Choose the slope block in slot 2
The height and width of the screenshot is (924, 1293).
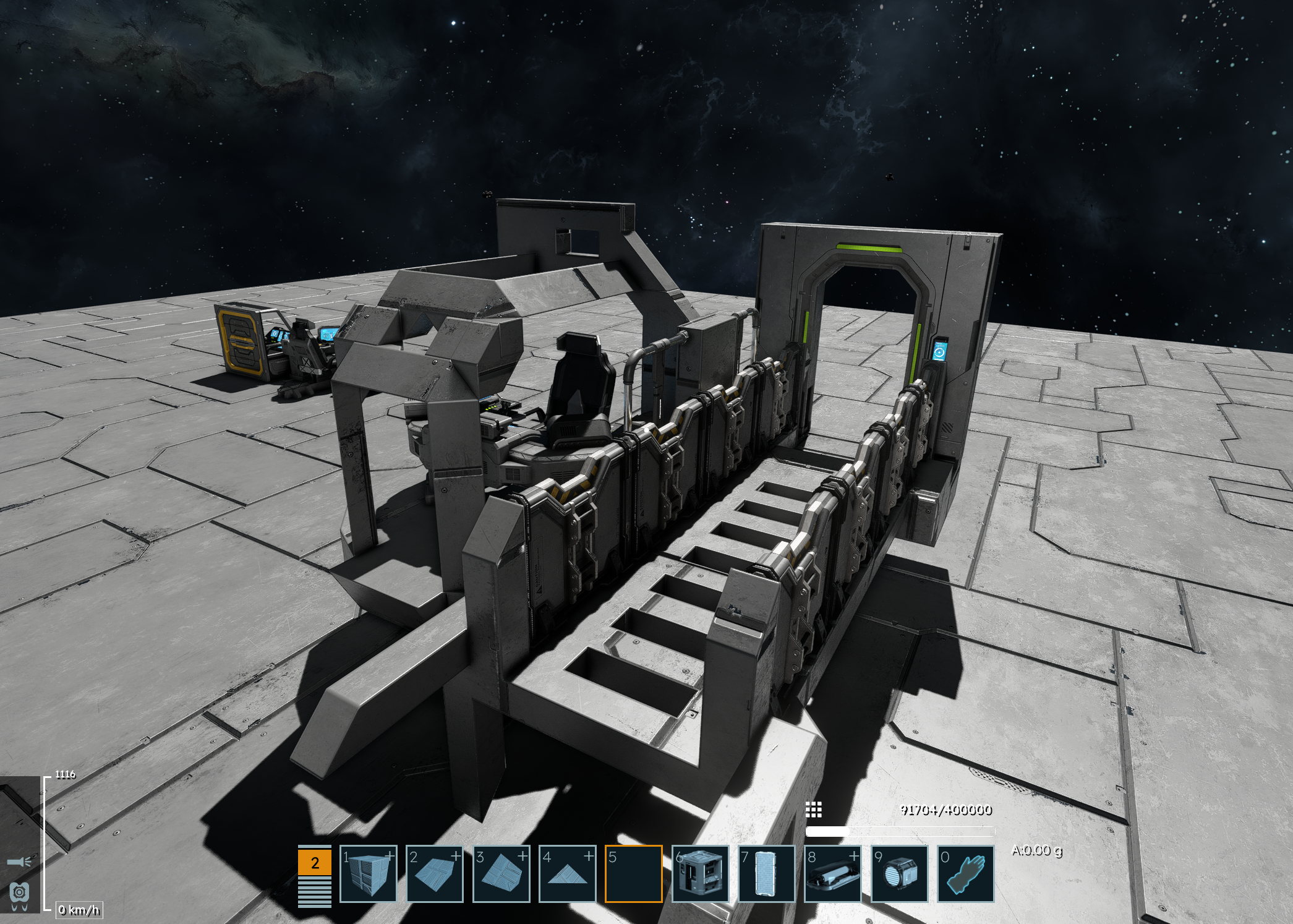coord(435,873)
